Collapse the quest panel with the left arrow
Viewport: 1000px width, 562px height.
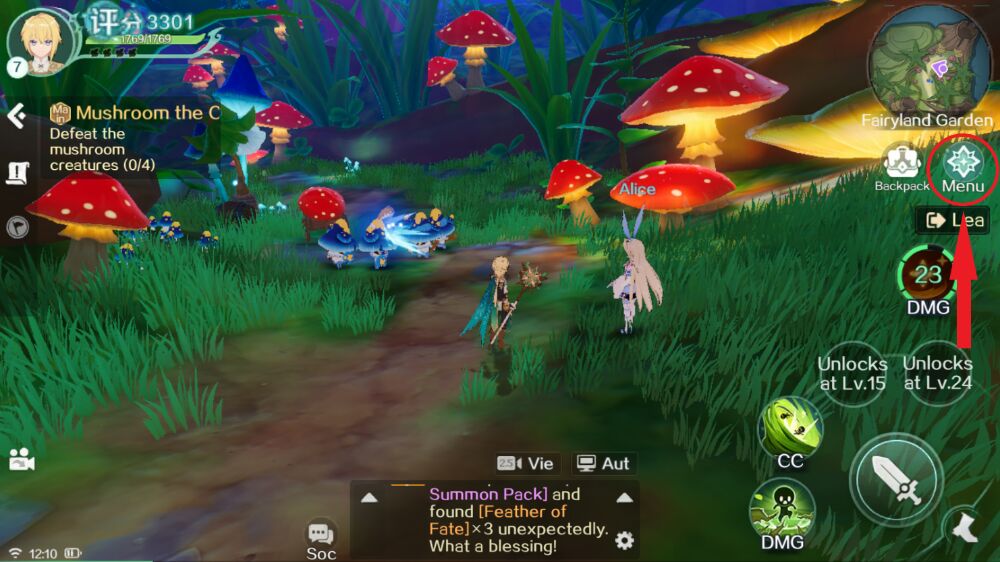pyautogui.click(x=16, y=116)
